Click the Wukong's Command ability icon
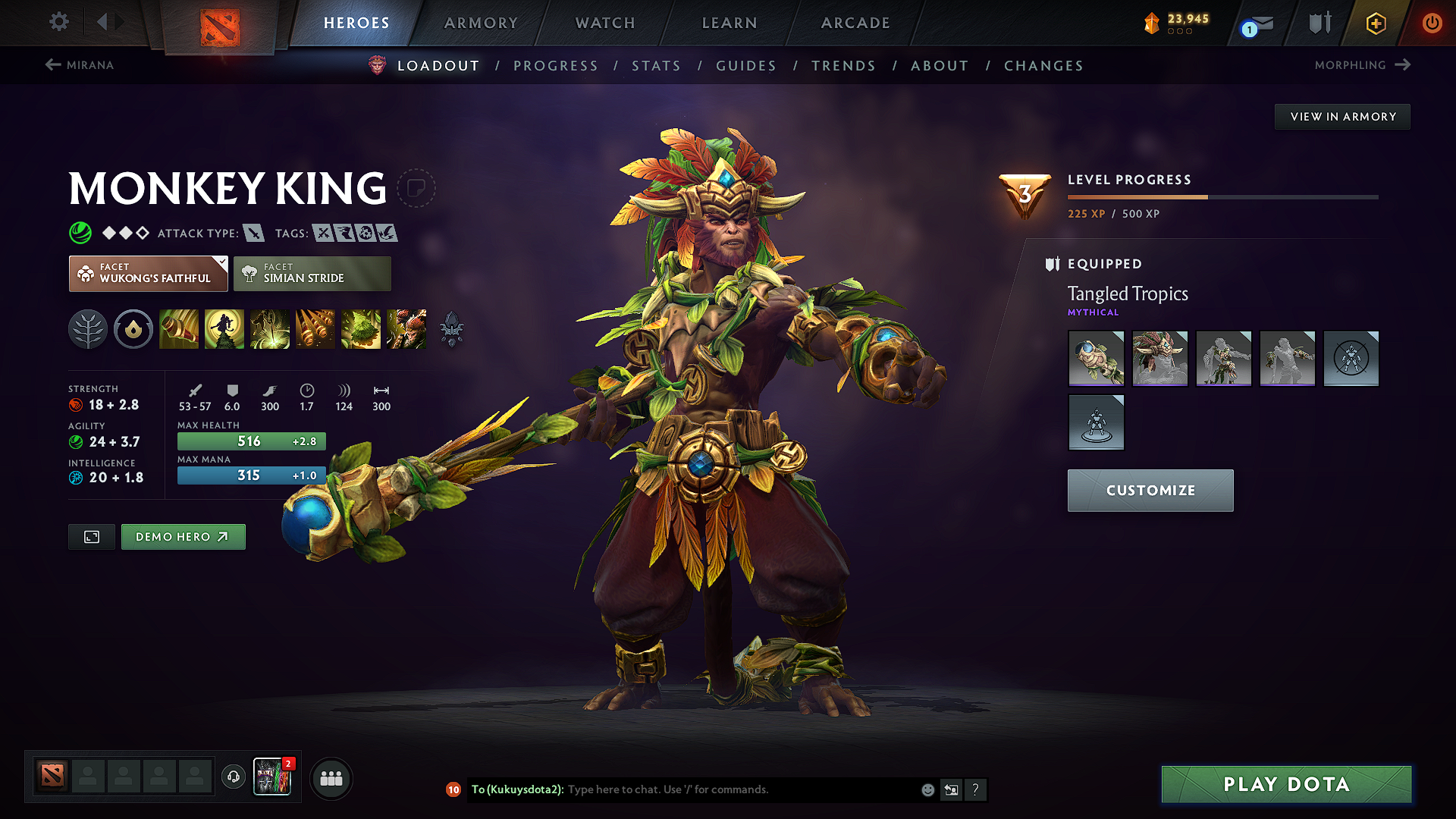 coord(406,328)
